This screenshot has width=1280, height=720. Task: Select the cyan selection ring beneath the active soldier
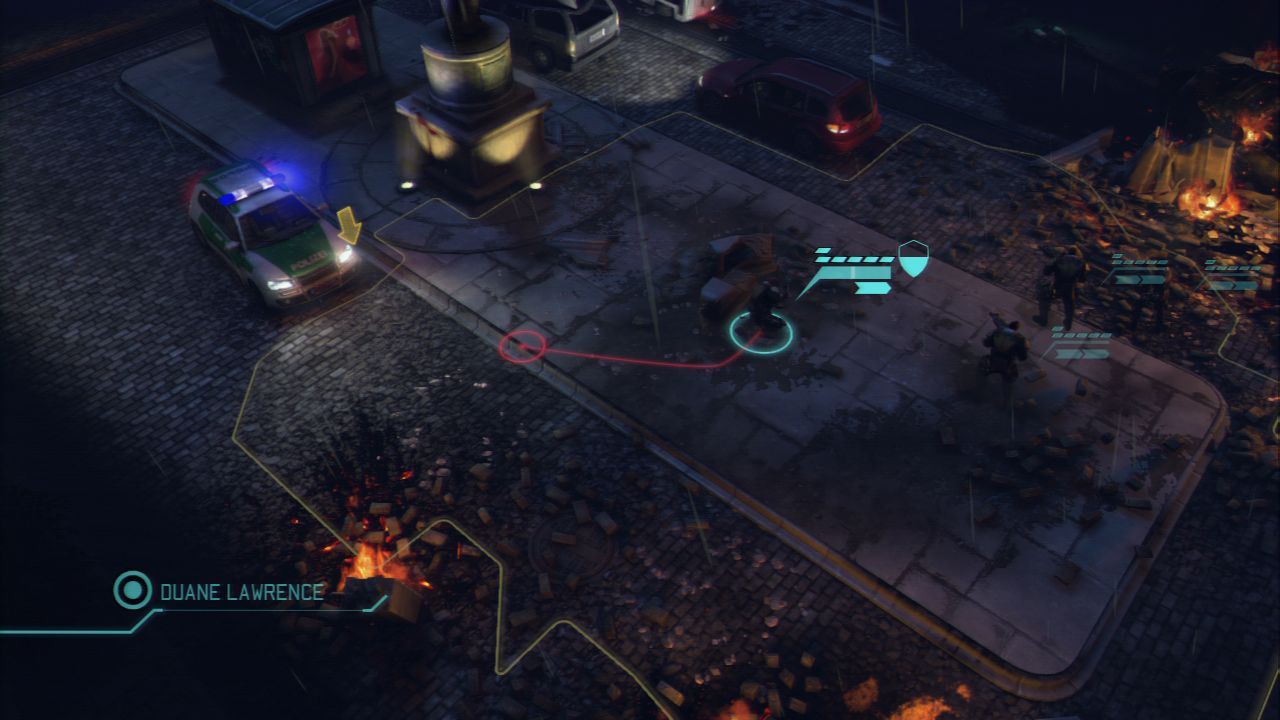click(762, 335)
